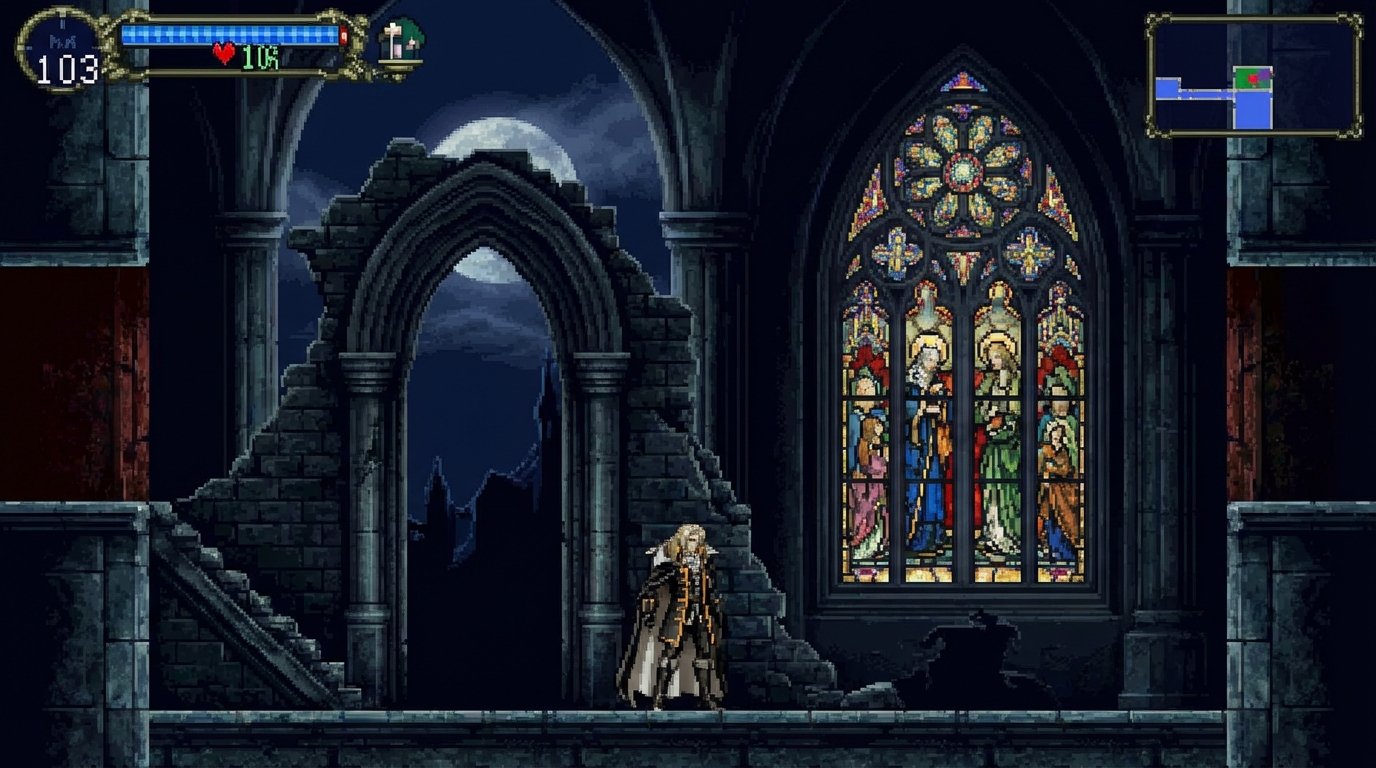Click the red potion marker on the MP bar
The width and height of the screenshot is (1376, 768).
coord(345,33)
